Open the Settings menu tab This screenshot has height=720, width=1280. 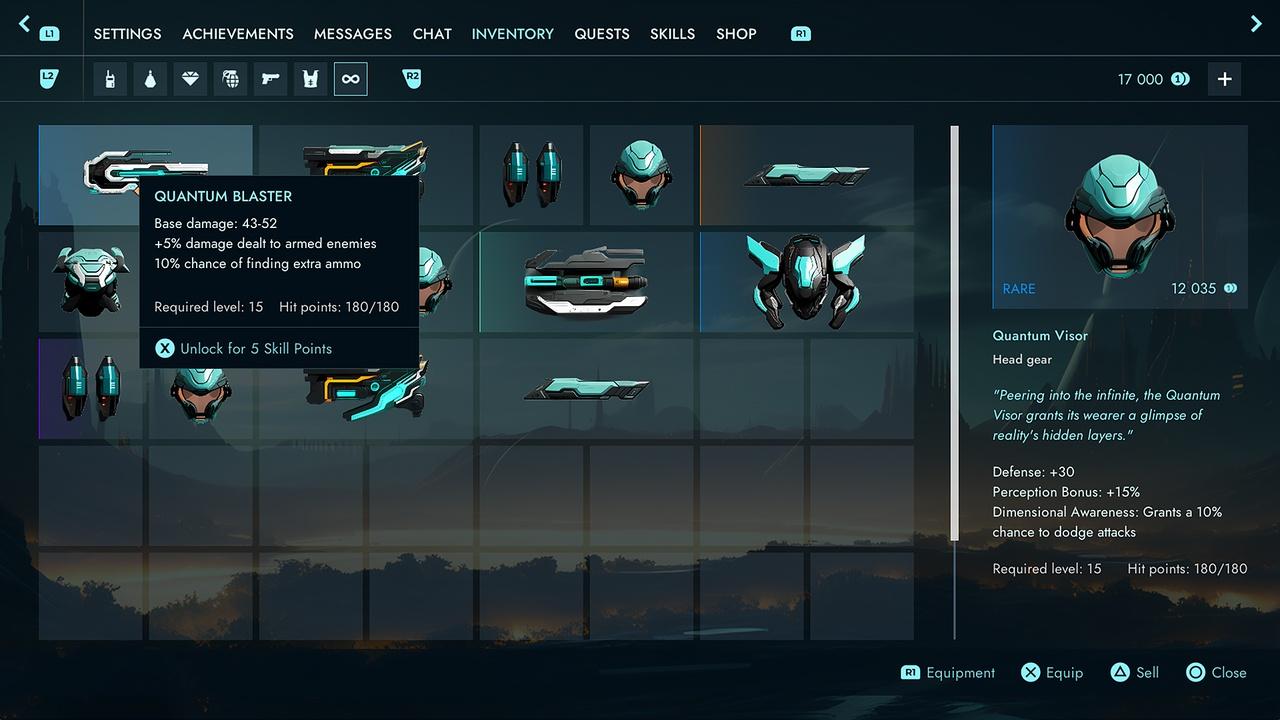pos(127,34)
